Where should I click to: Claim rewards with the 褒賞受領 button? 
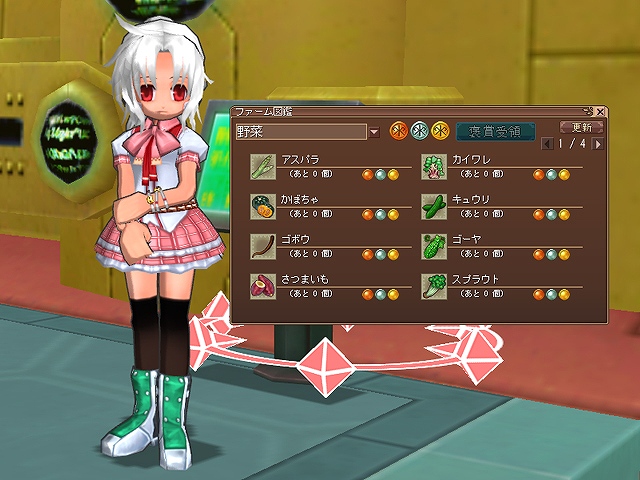[495, 131]
